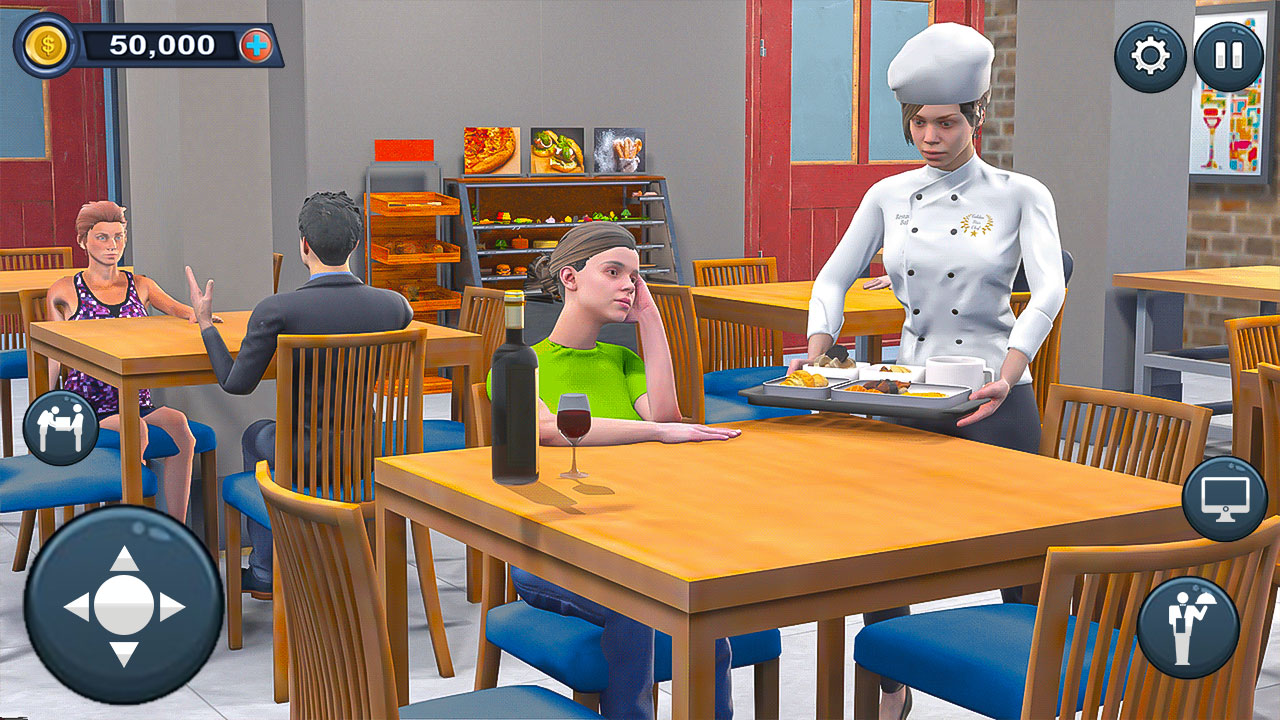Screen dimensions: 1280x720
Task: Open the settings gear menu
Action: point(1148,57)
